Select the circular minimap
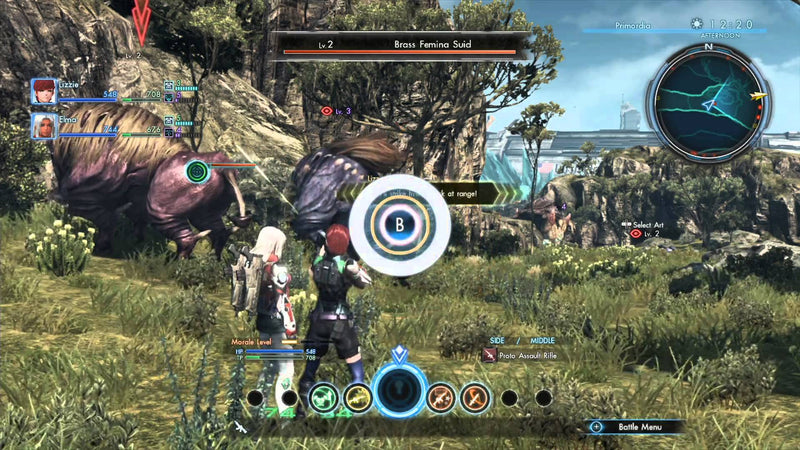This screenshot has width=800, height=450. (707, 102)
